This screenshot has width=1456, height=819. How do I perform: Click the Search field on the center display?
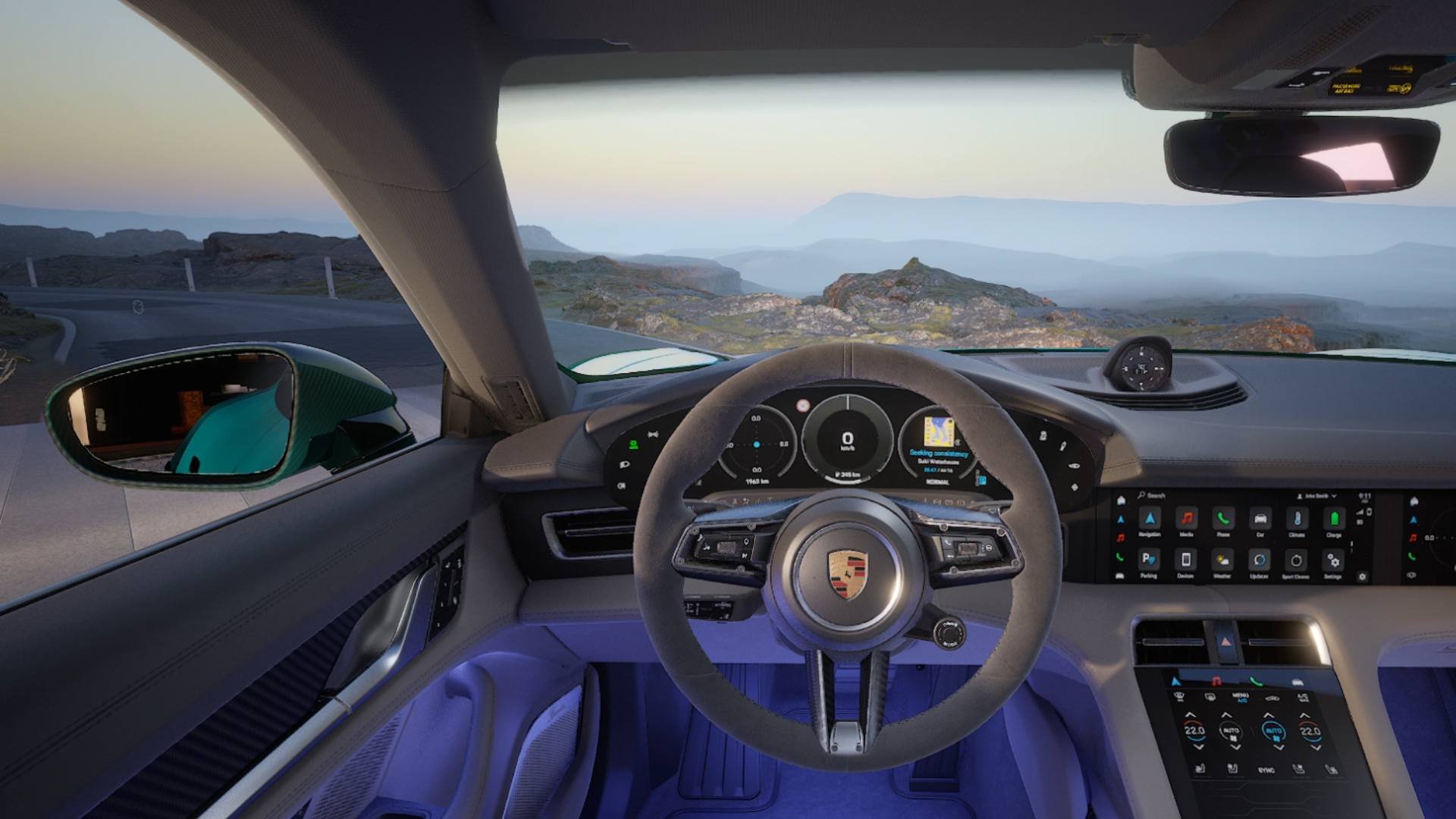(x=1152, y=495)
